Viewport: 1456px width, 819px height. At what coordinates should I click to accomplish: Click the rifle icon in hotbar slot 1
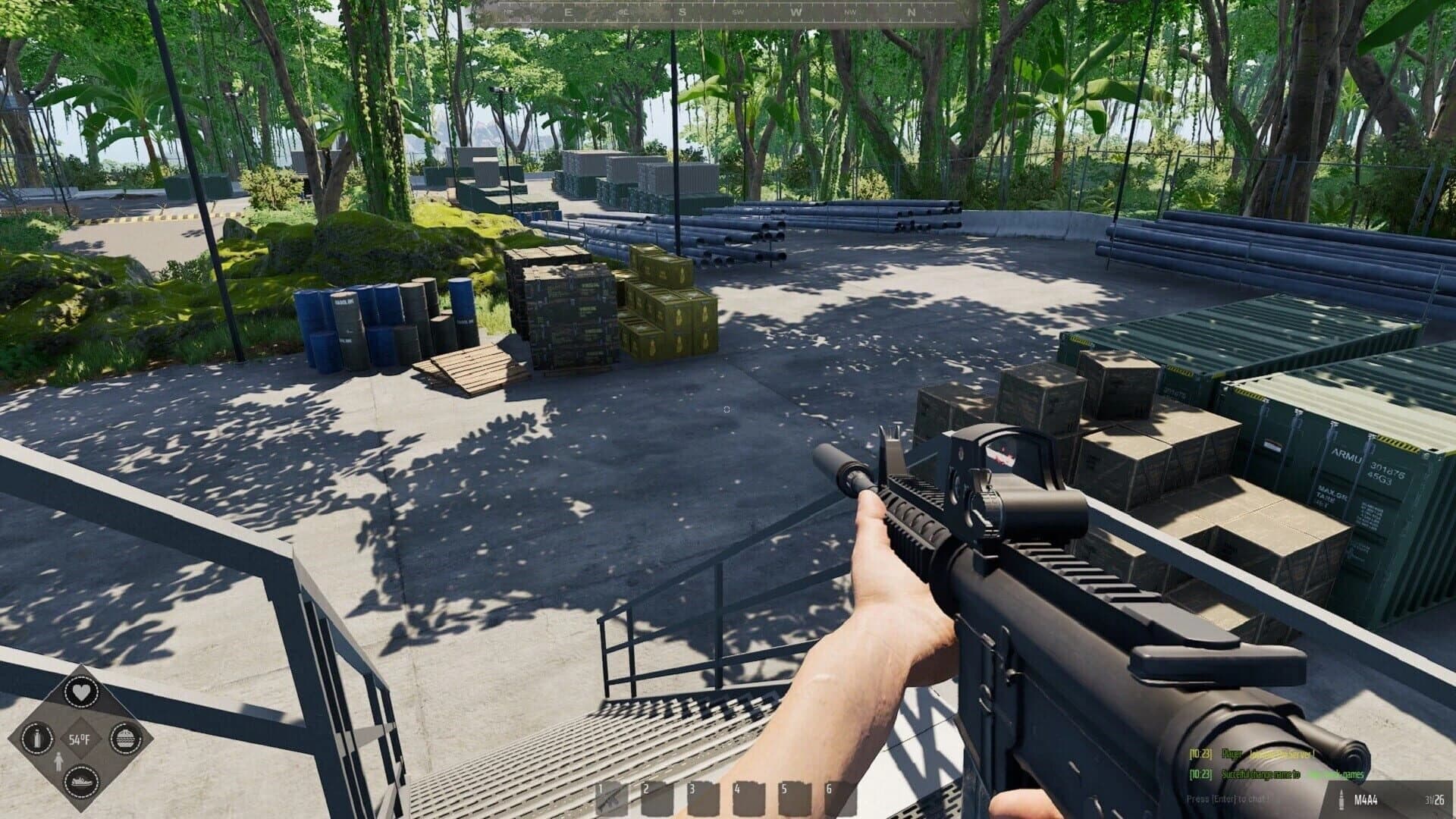[613, 797]
